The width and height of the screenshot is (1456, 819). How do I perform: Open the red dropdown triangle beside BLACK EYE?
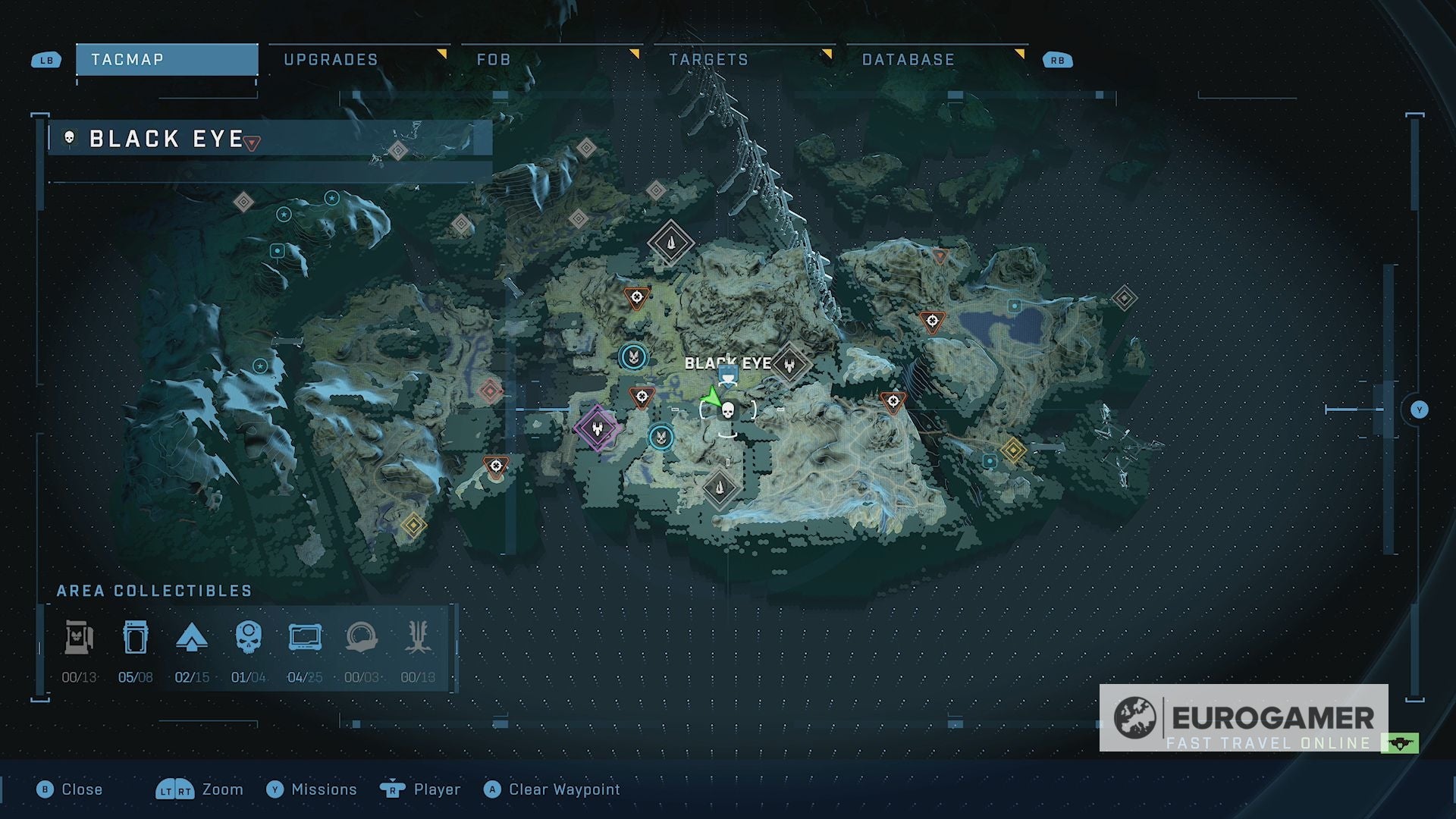(249, 141)
